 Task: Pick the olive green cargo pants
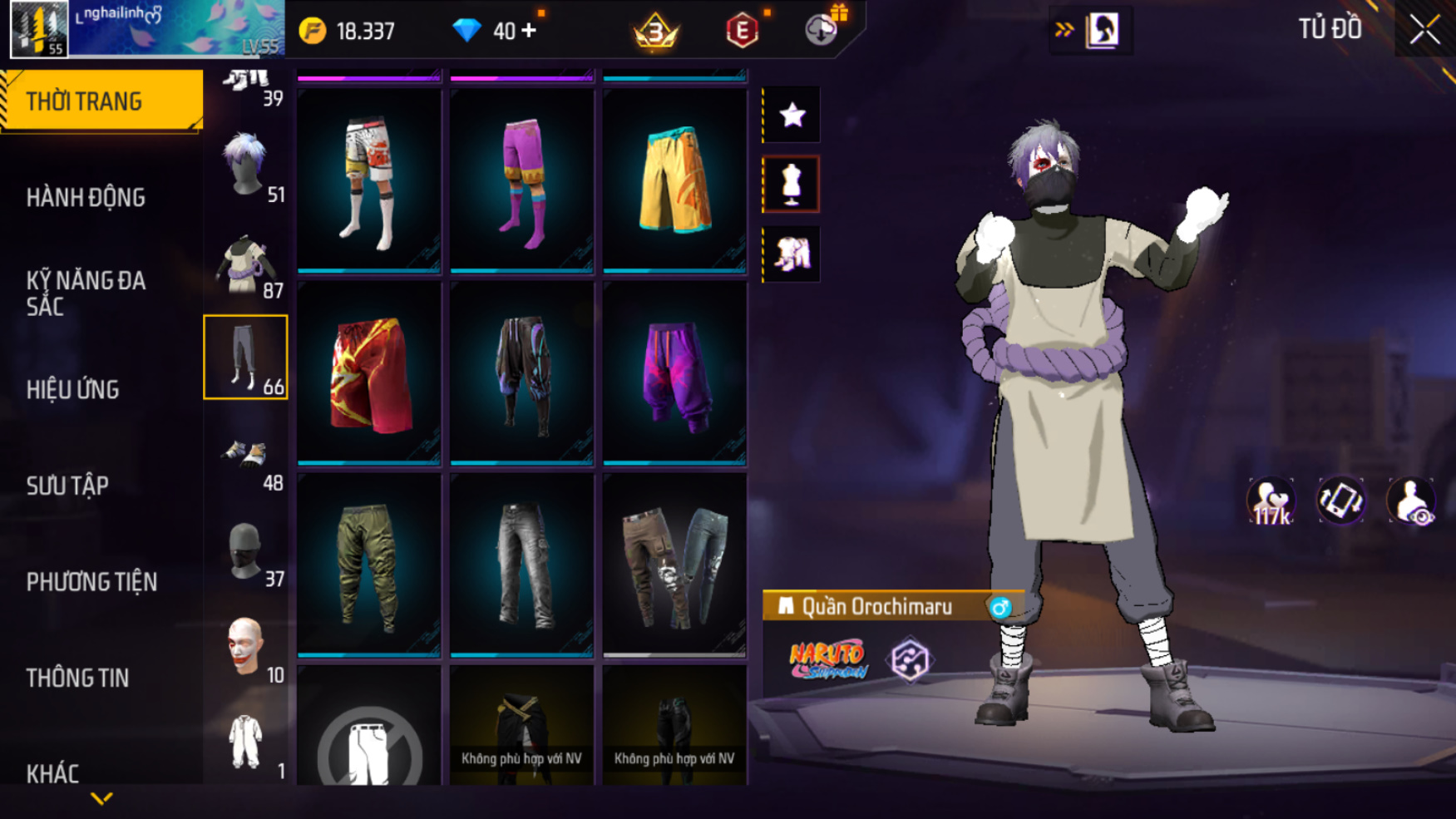(x=369, y=565)
